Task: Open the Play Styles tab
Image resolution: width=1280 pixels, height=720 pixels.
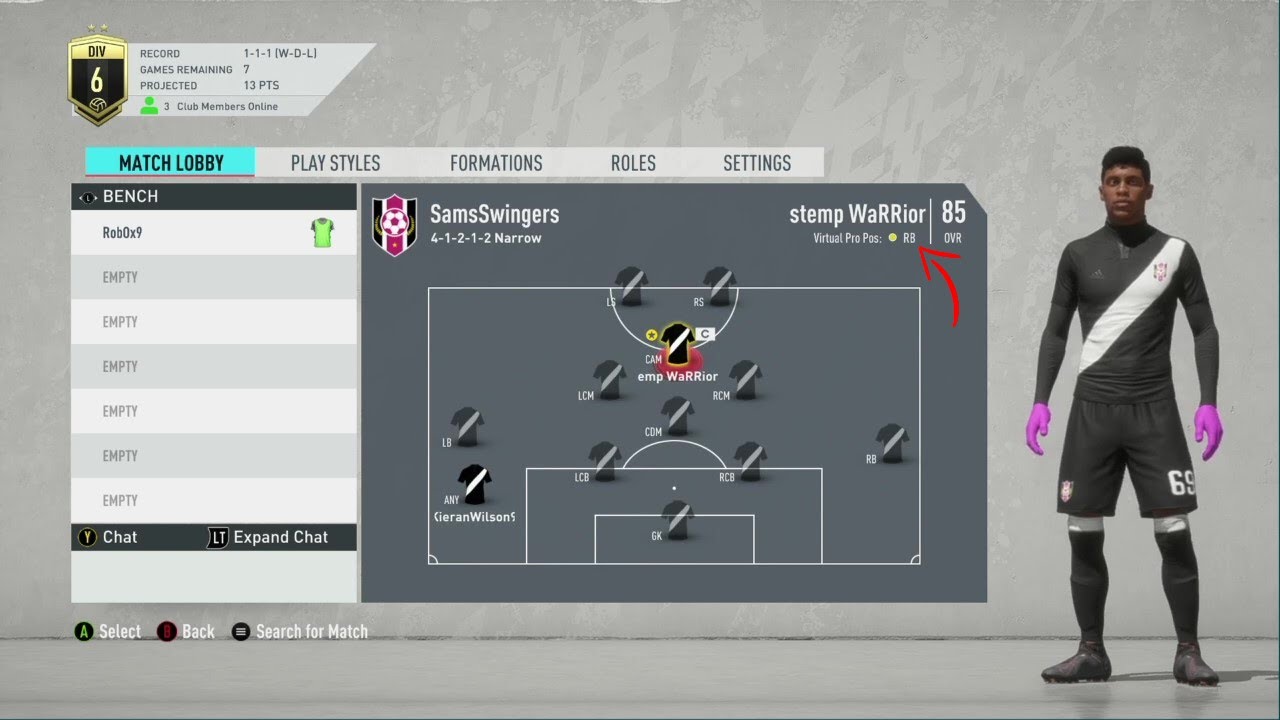Action: tap(335, 163)
